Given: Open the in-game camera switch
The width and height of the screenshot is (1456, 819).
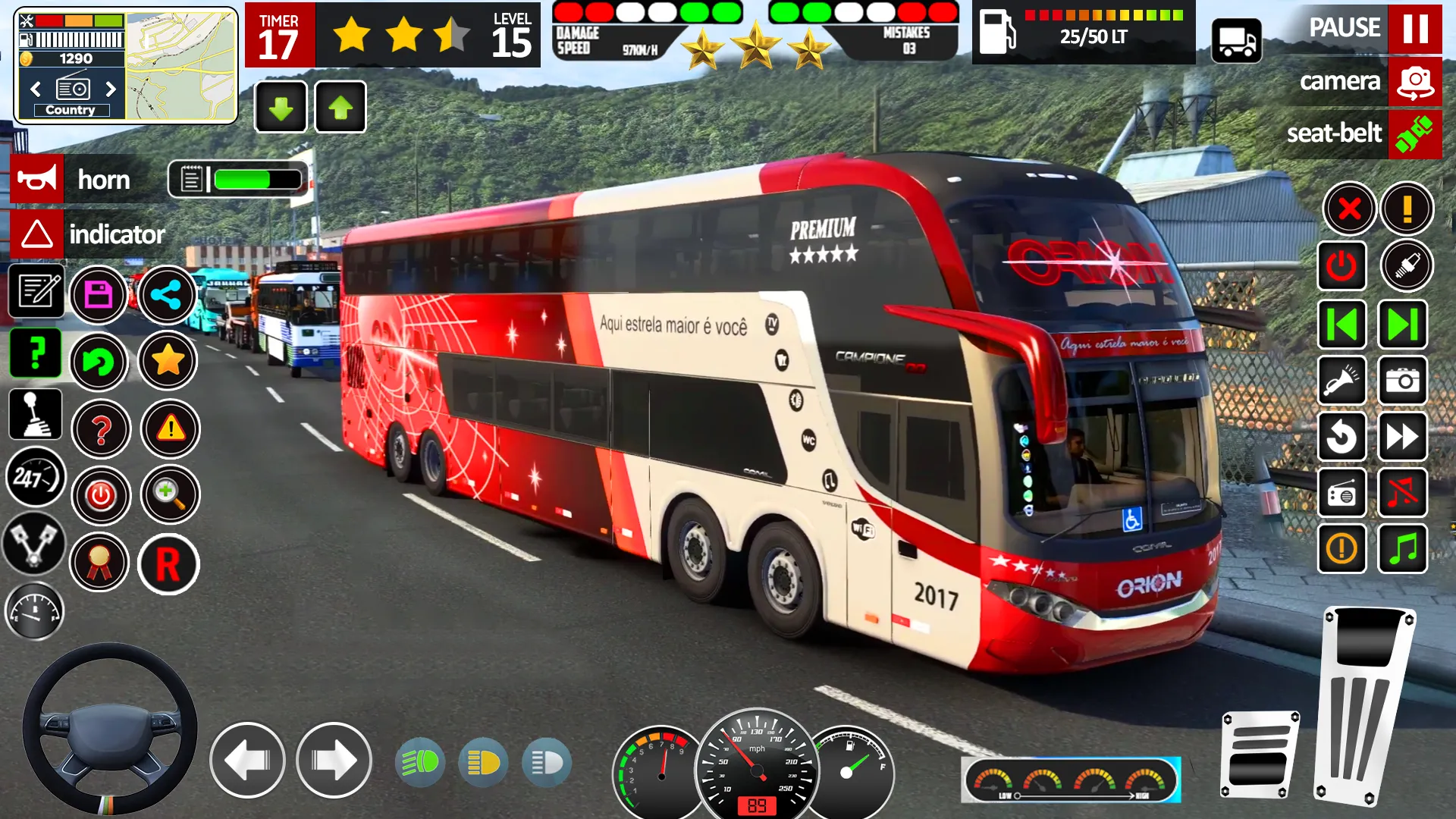Looking at the screenshot, I should pos(1414,81).
